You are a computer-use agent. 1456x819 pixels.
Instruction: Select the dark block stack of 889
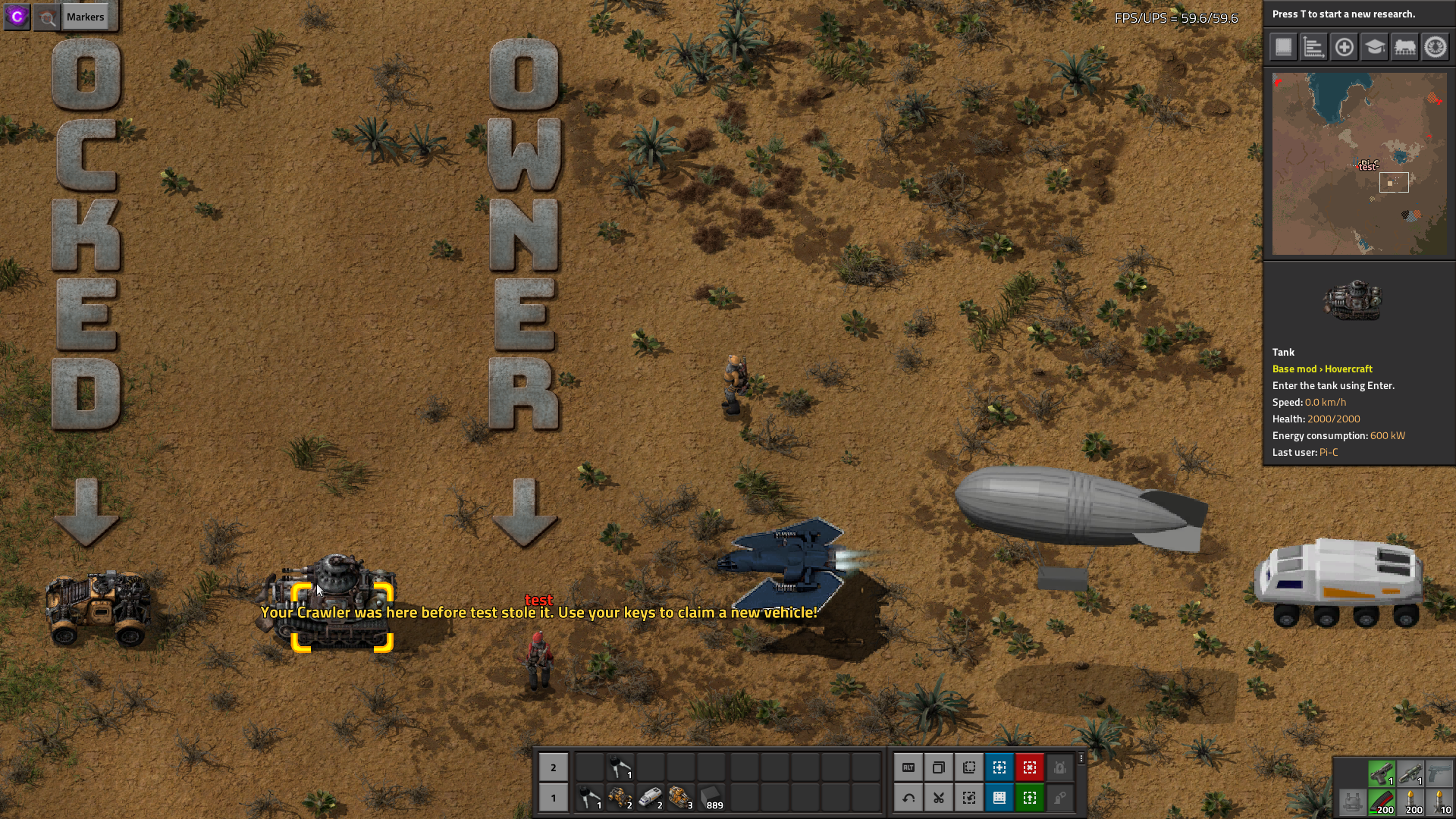[x=711, y=798]
